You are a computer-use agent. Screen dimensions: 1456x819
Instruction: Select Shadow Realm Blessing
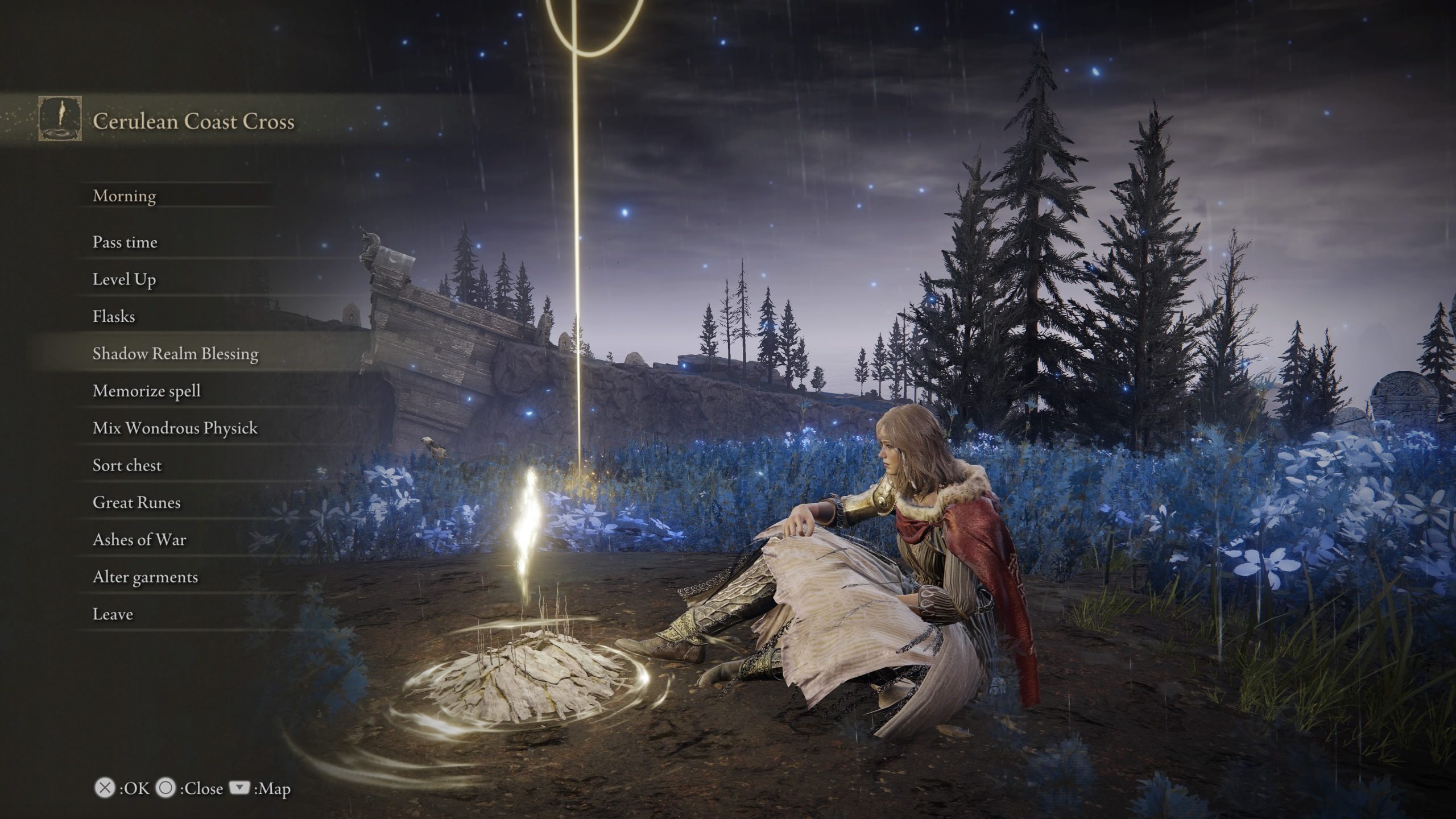click(178, 353)
